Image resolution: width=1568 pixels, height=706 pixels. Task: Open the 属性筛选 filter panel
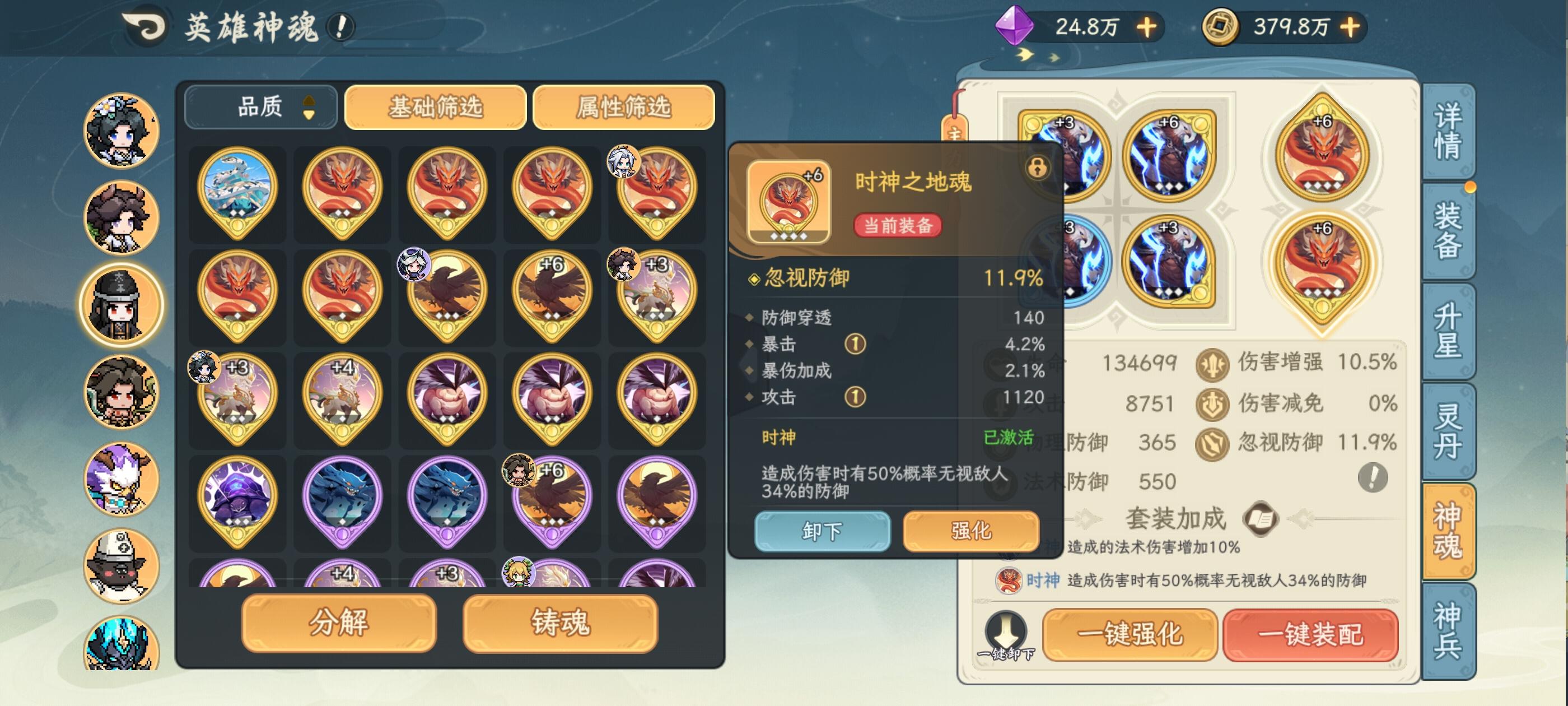tap(623, 106)
